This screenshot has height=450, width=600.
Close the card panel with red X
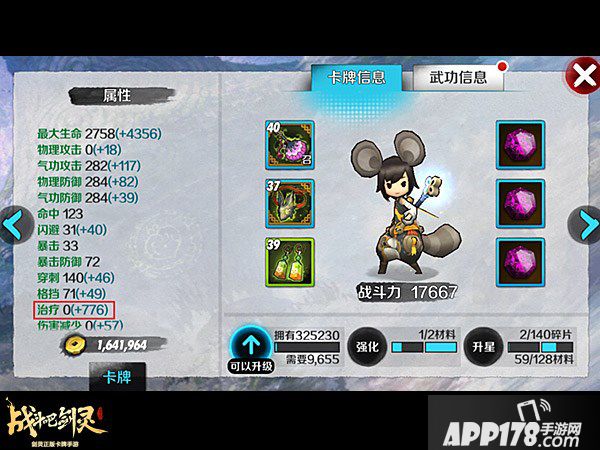[x=580, y=75]
